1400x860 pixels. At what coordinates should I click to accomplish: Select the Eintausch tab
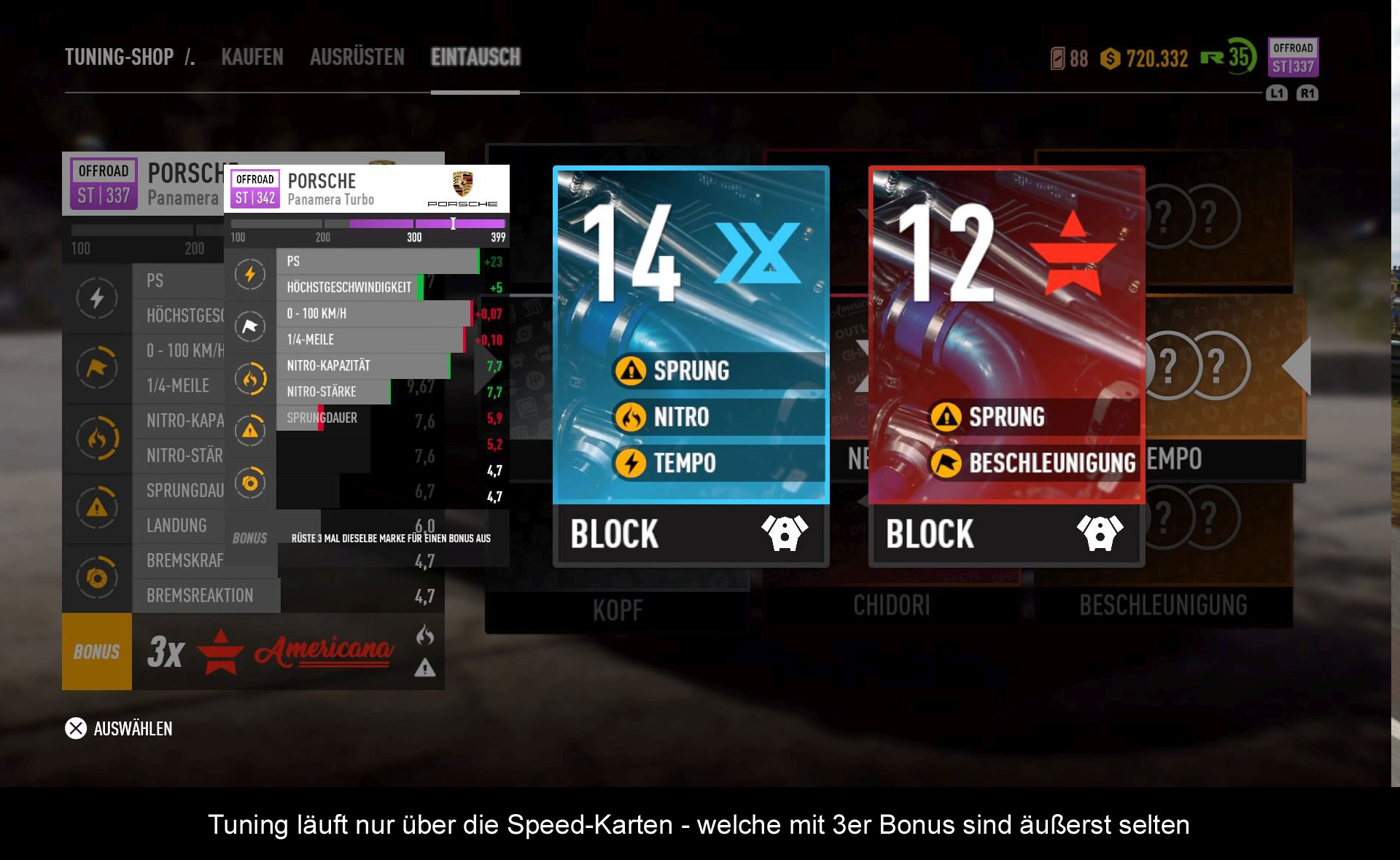(475, 57)
